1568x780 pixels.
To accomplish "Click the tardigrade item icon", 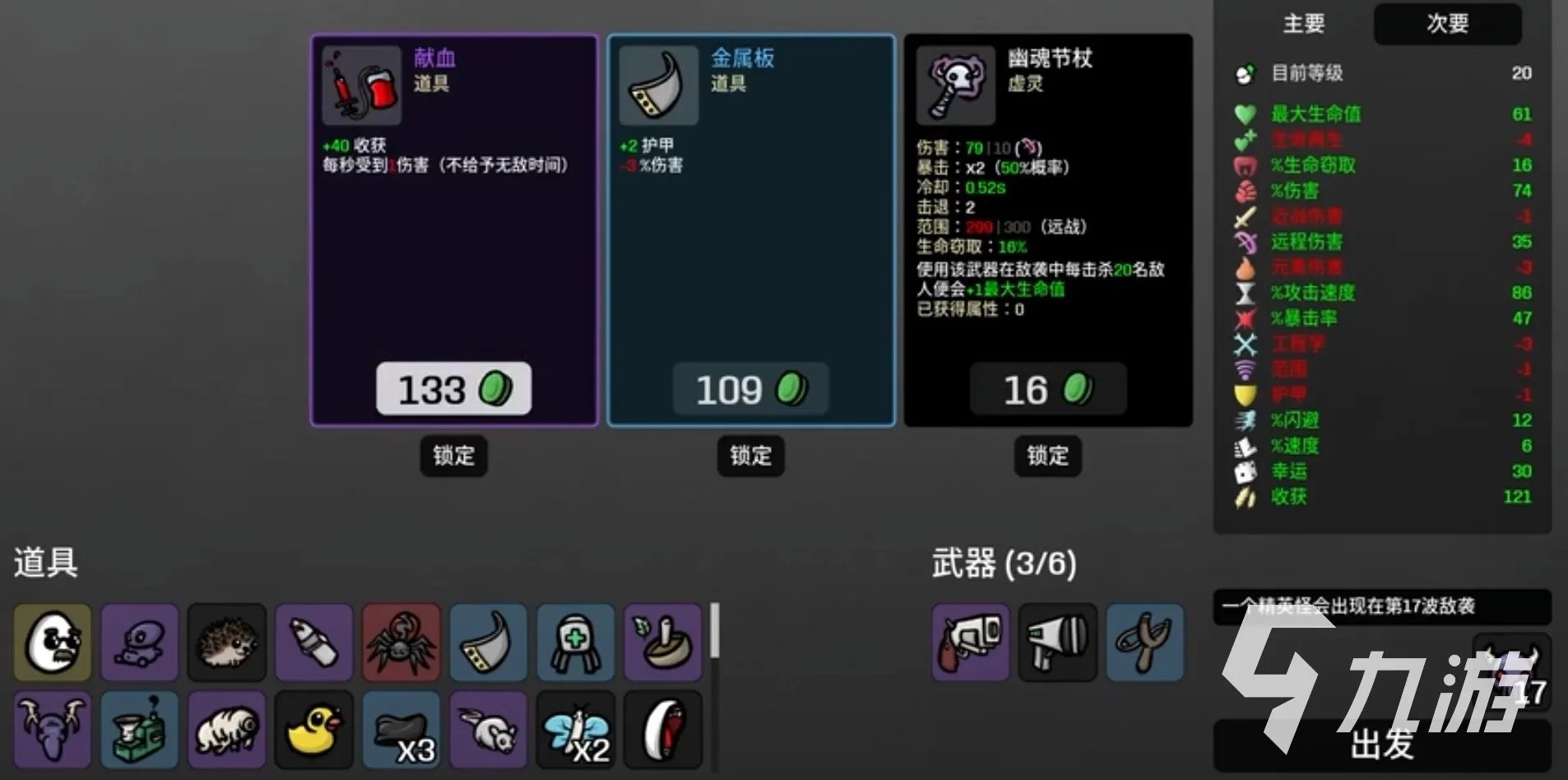I will coord(227,729).
